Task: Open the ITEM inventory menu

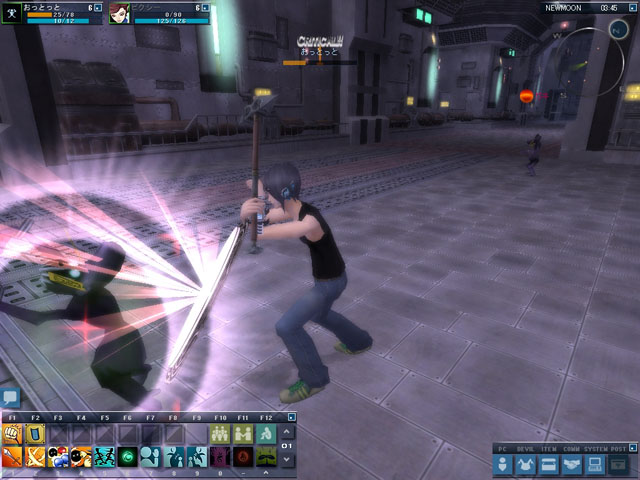Action: point(549,465)
